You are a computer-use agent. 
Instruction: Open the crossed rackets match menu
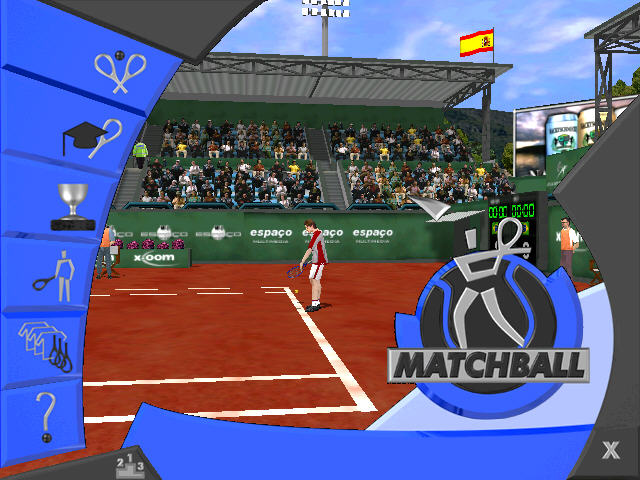(x=121, y=72)
